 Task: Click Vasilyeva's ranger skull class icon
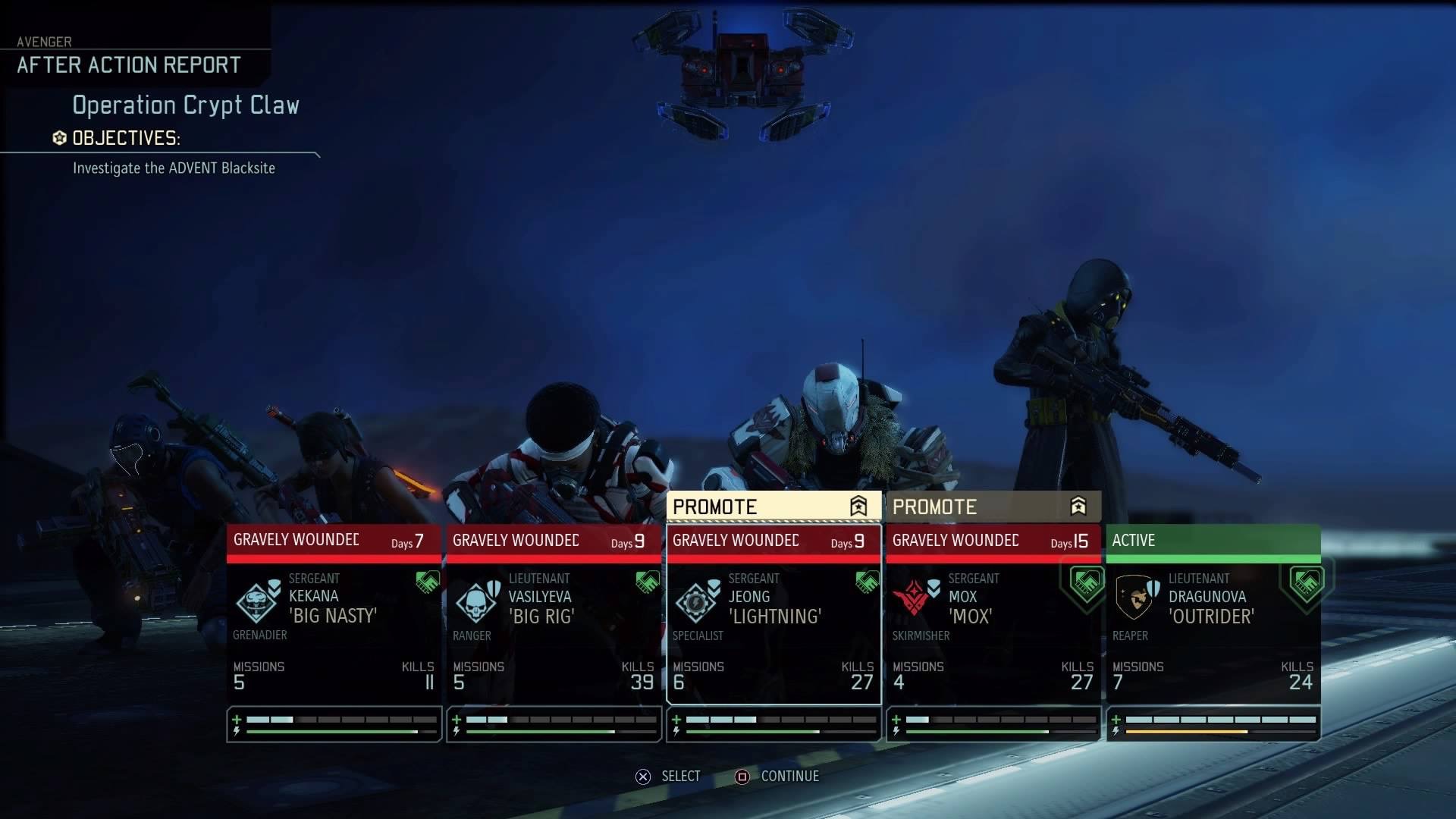click(475, 602)
